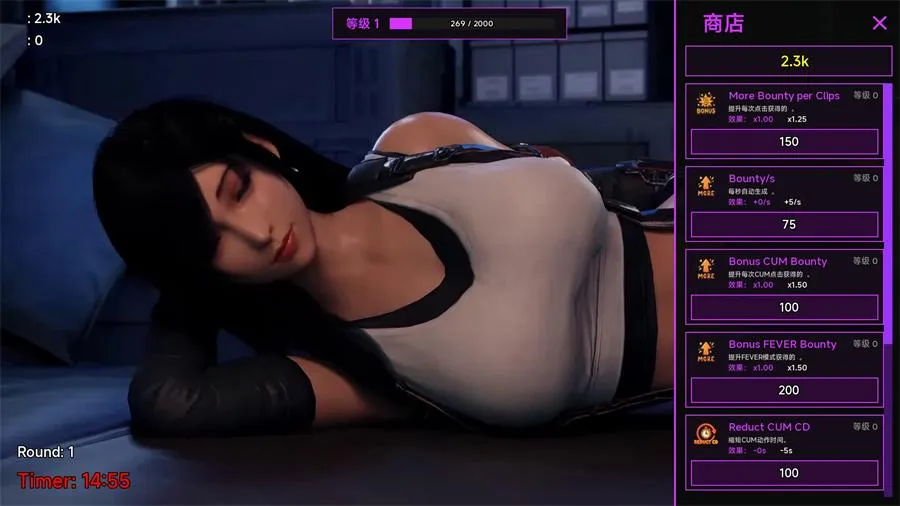The height and width of the screenshot is (506, 900).
Task: Close the shop panel
Action: [x=879, y=23]
